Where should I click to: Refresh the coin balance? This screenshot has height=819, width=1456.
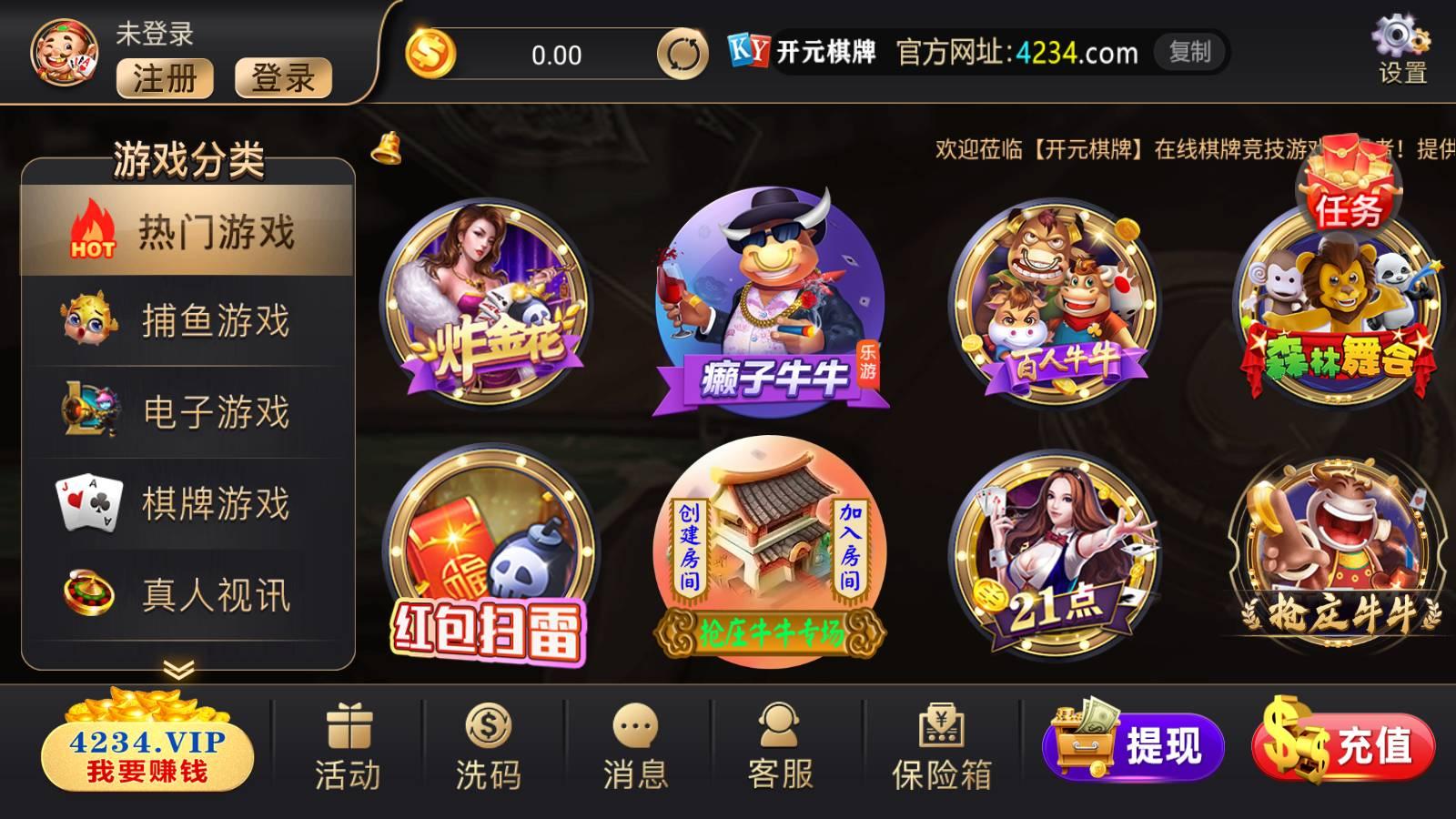coord(682,55)
